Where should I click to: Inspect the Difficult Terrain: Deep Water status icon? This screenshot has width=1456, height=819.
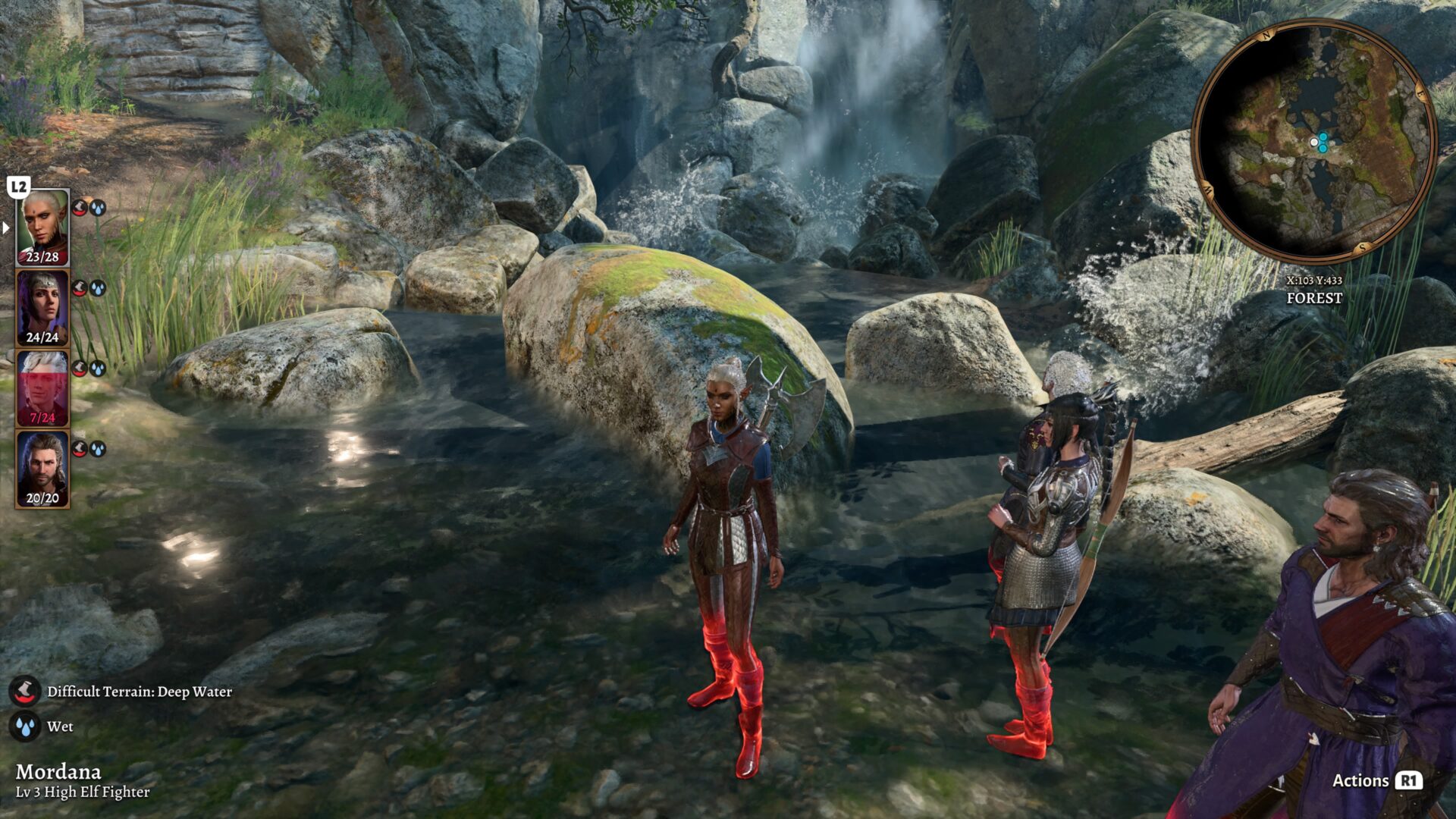tap(25, 691)
